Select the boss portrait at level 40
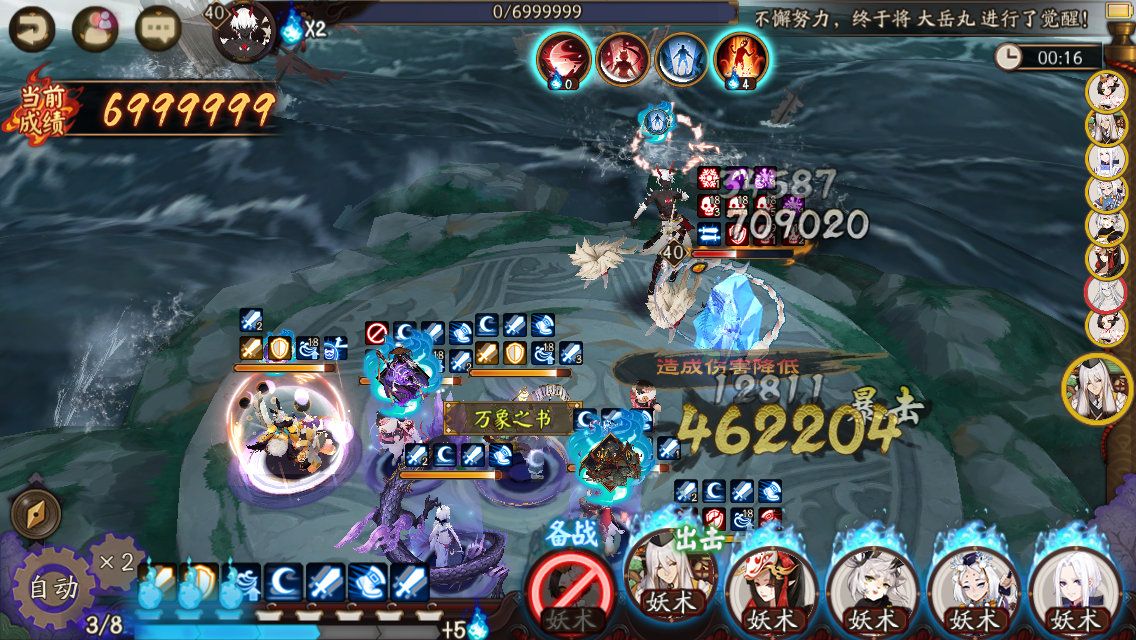The width and height of the screenshot is (1136, 640). [x=243, y=30]
